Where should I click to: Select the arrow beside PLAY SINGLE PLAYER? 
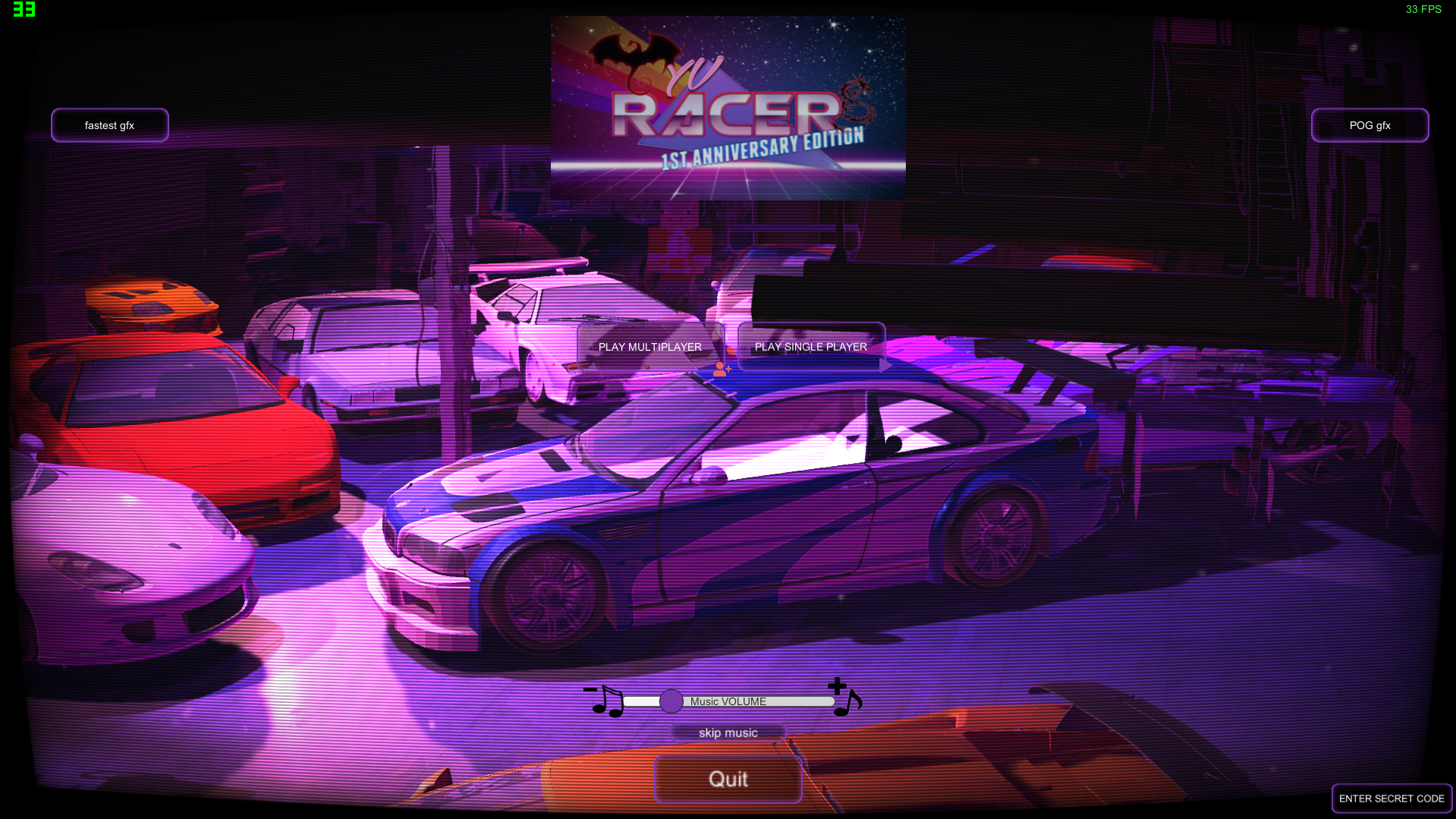[886, 365]
